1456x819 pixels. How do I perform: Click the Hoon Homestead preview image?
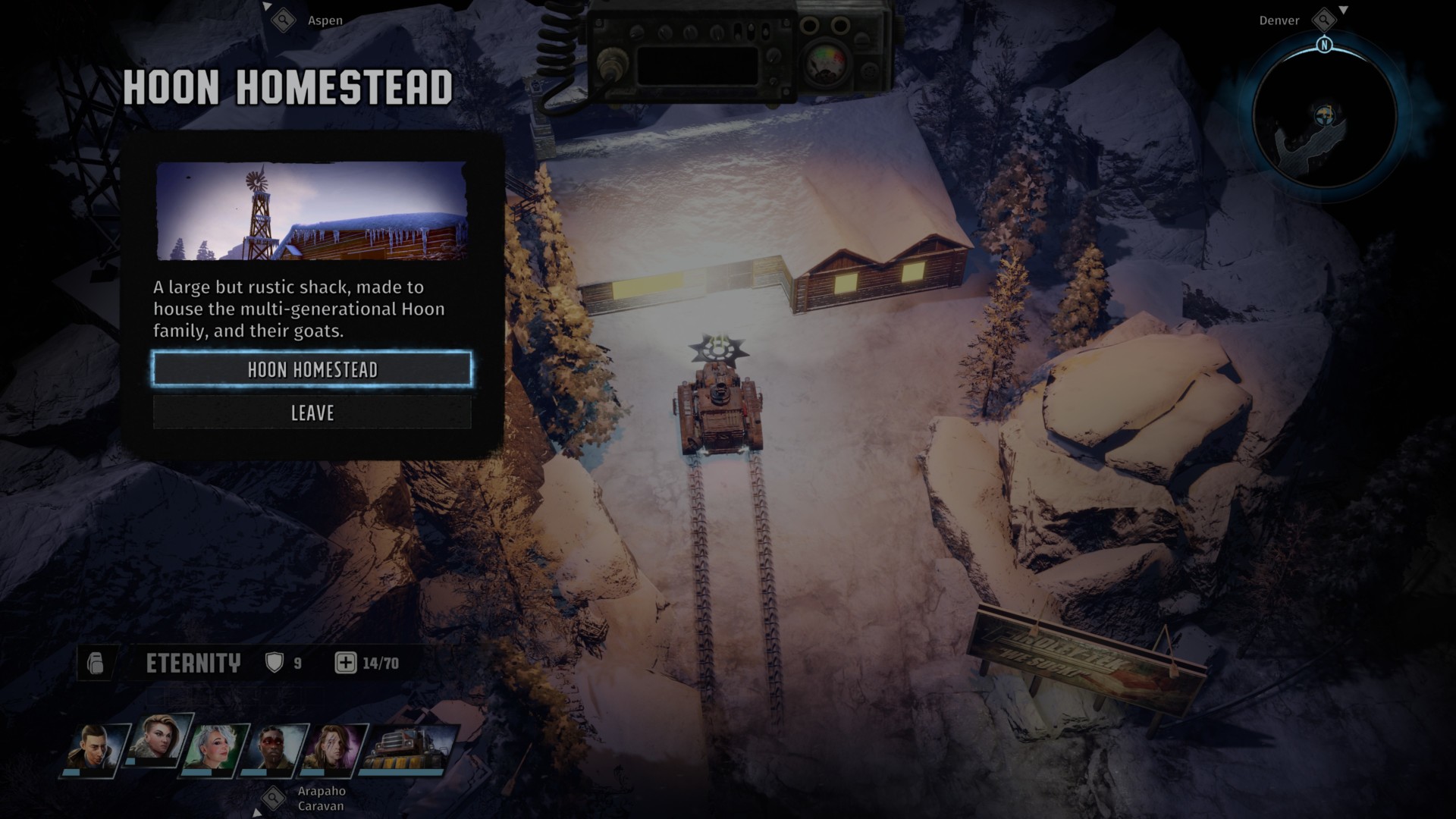(312, 210)
